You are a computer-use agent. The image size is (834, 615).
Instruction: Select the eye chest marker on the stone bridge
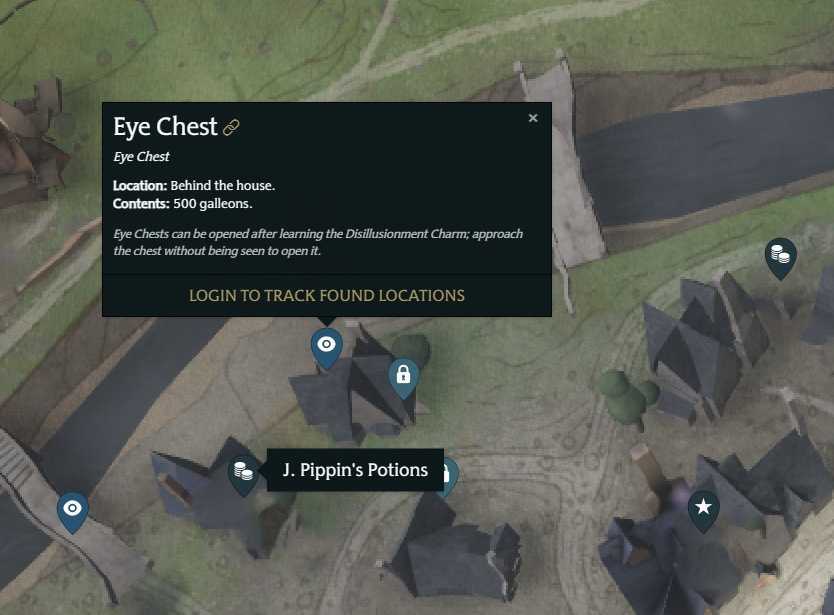click(72, 509)
